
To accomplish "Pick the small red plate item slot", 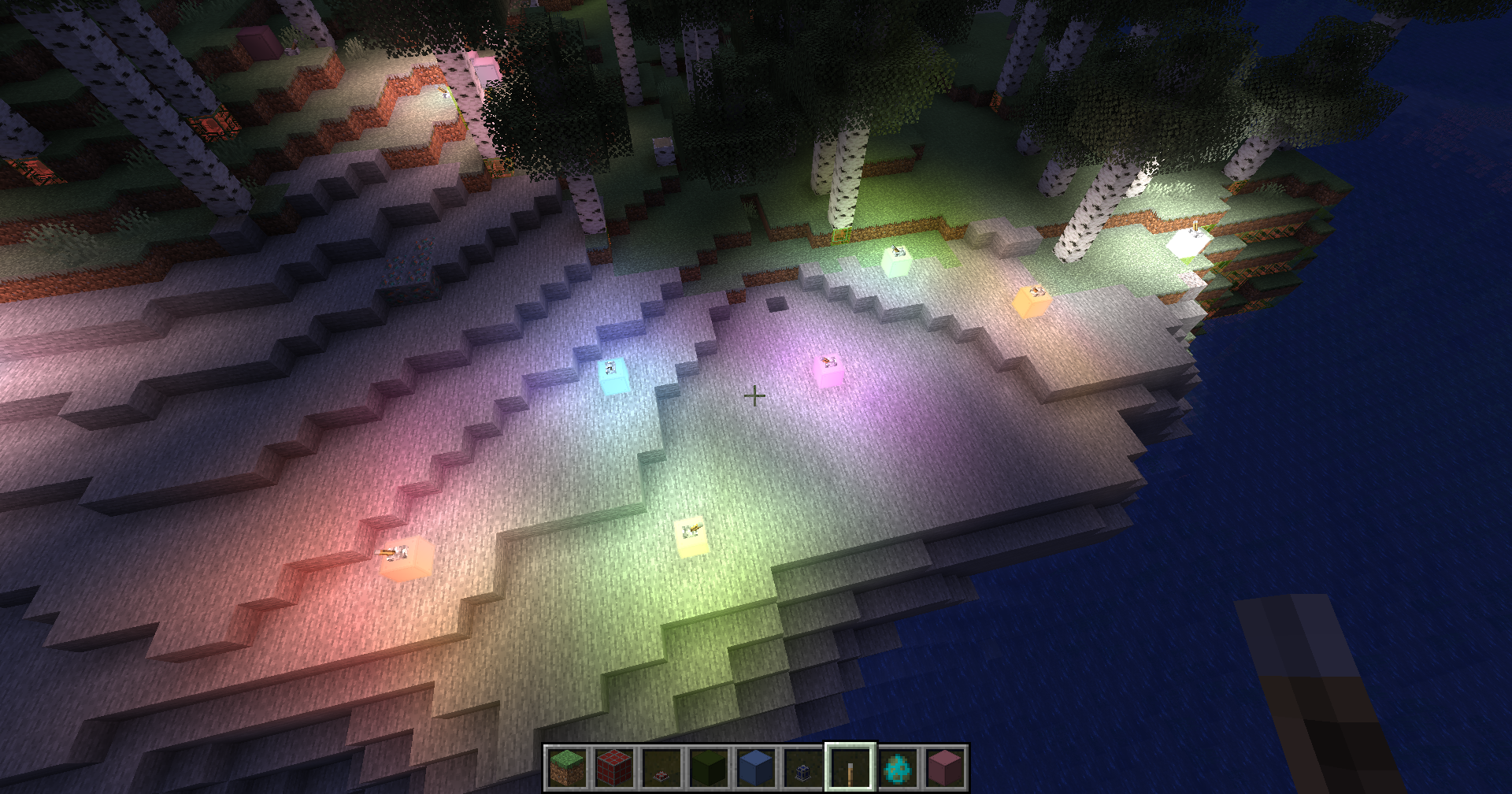I will 661,767.
